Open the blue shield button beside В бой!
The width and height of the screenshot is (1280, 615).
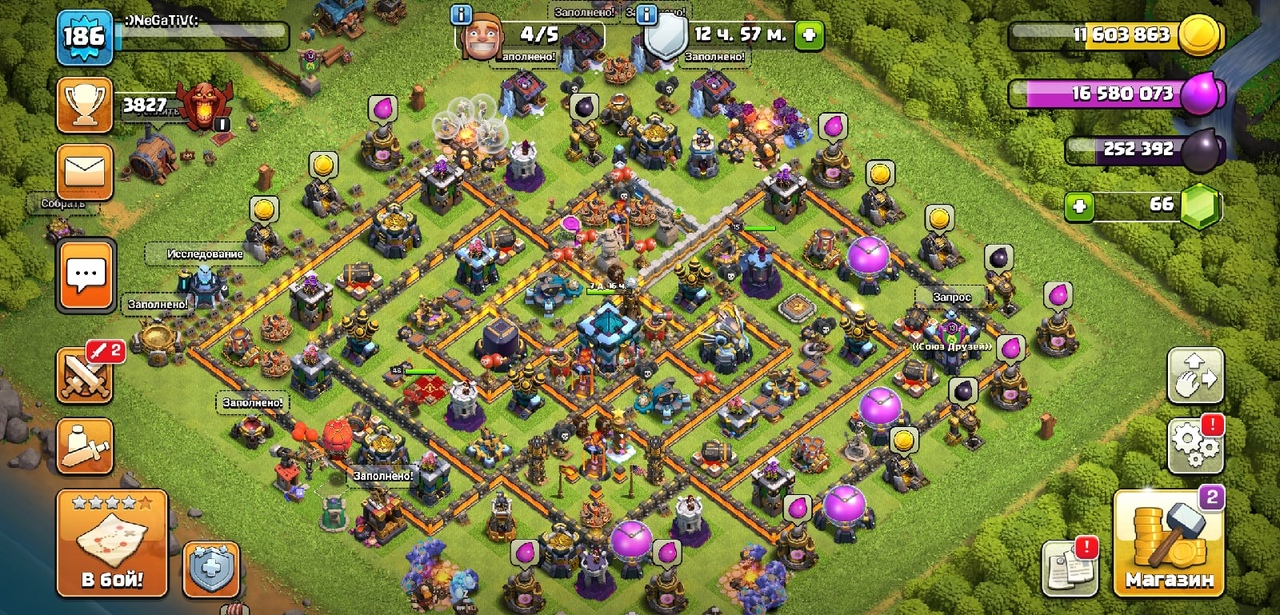(x=211, y=569)
